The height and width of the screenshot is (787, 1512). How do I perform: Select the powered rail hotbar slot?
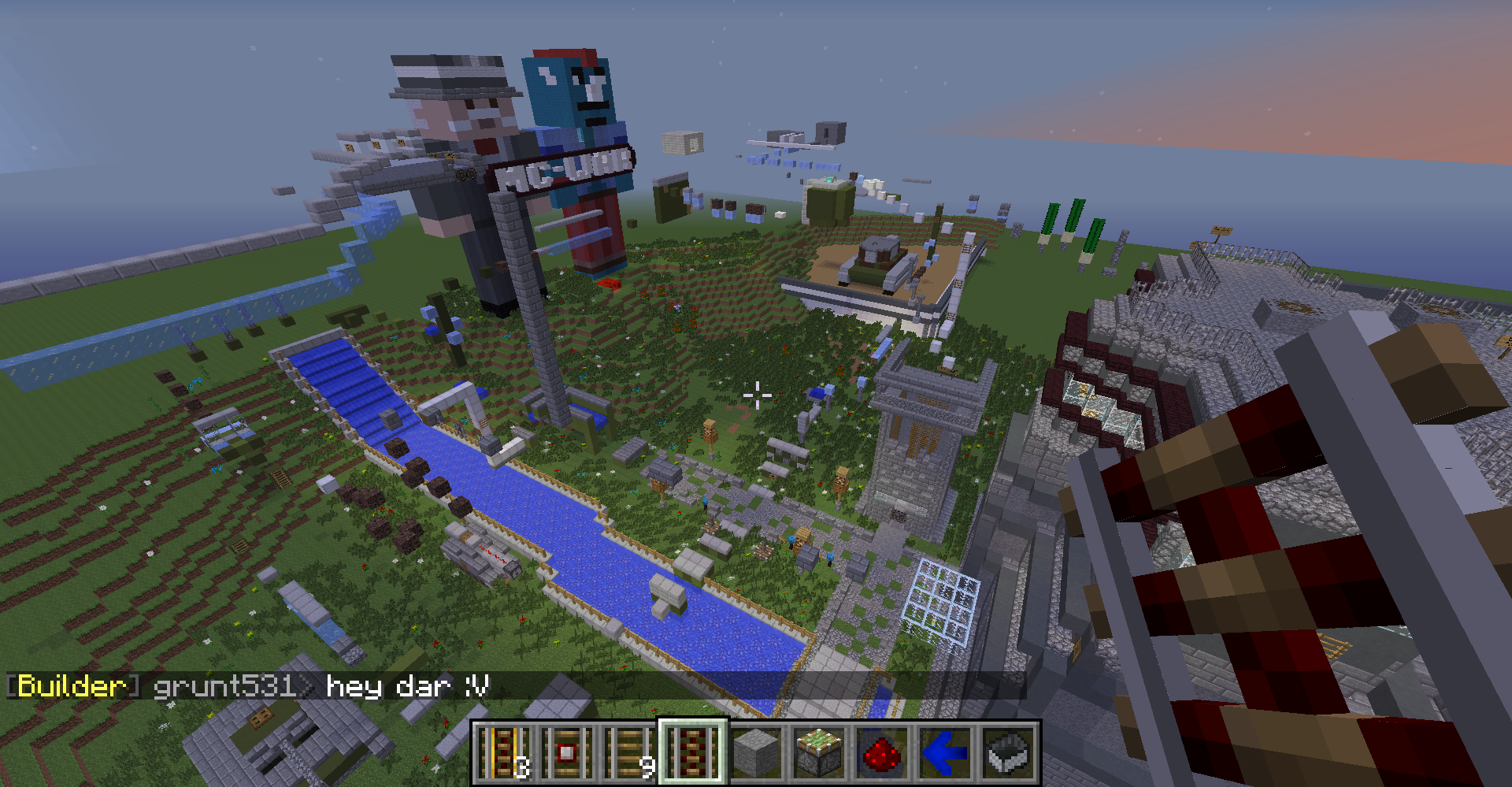coord(505,753)
